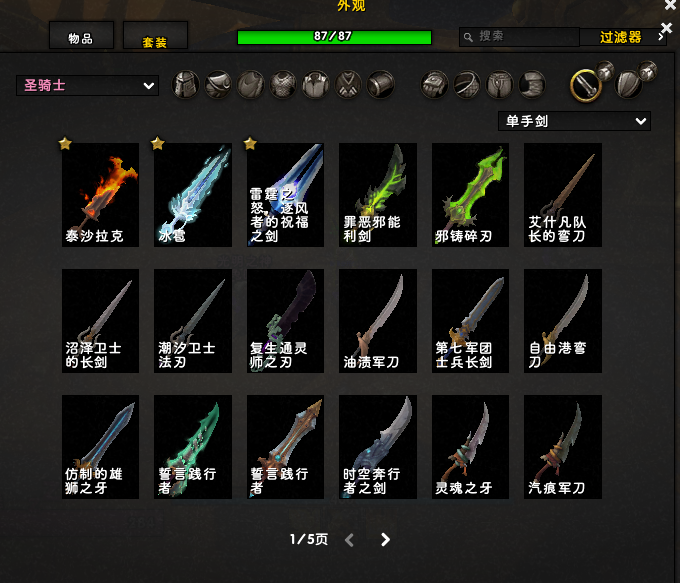
Task: Close the 外观 window
Action: [x=670, y=6]
